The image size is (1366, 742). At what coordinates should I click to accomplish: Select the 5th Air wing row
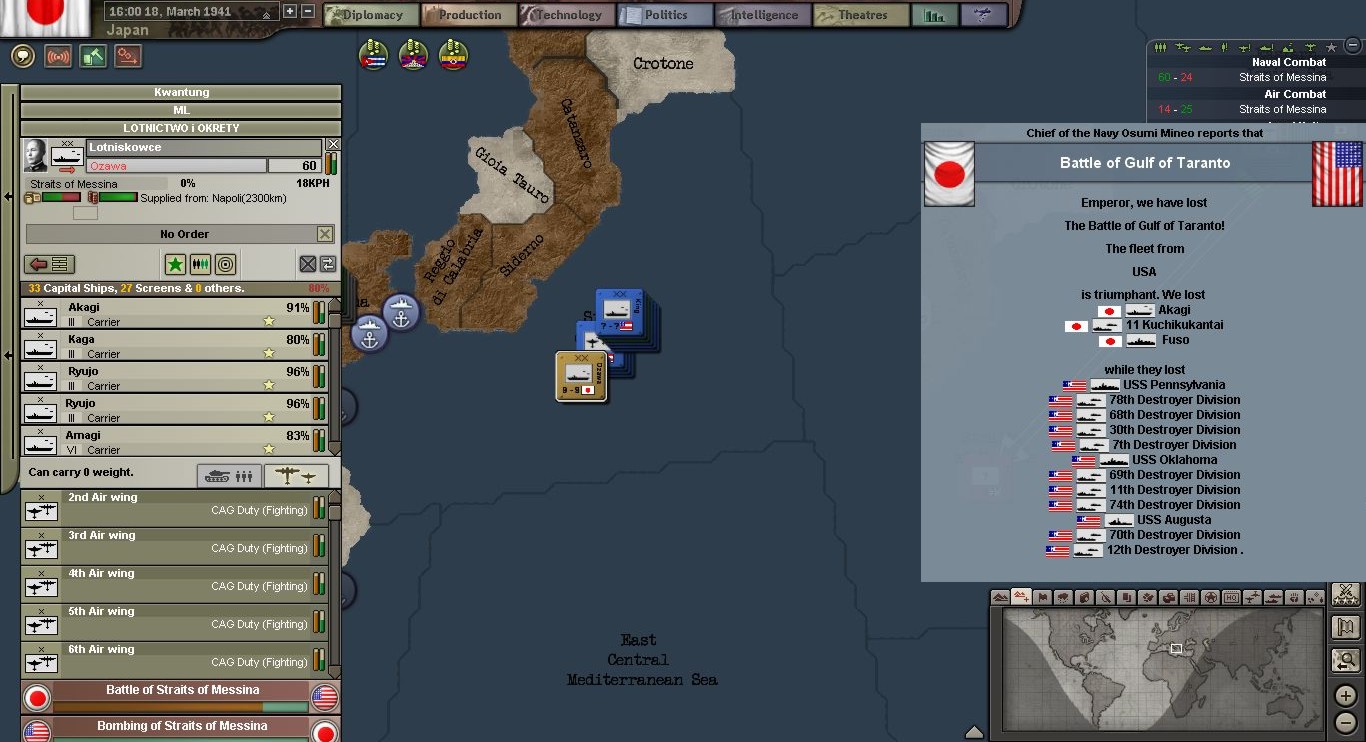click(x=170, y=622)
